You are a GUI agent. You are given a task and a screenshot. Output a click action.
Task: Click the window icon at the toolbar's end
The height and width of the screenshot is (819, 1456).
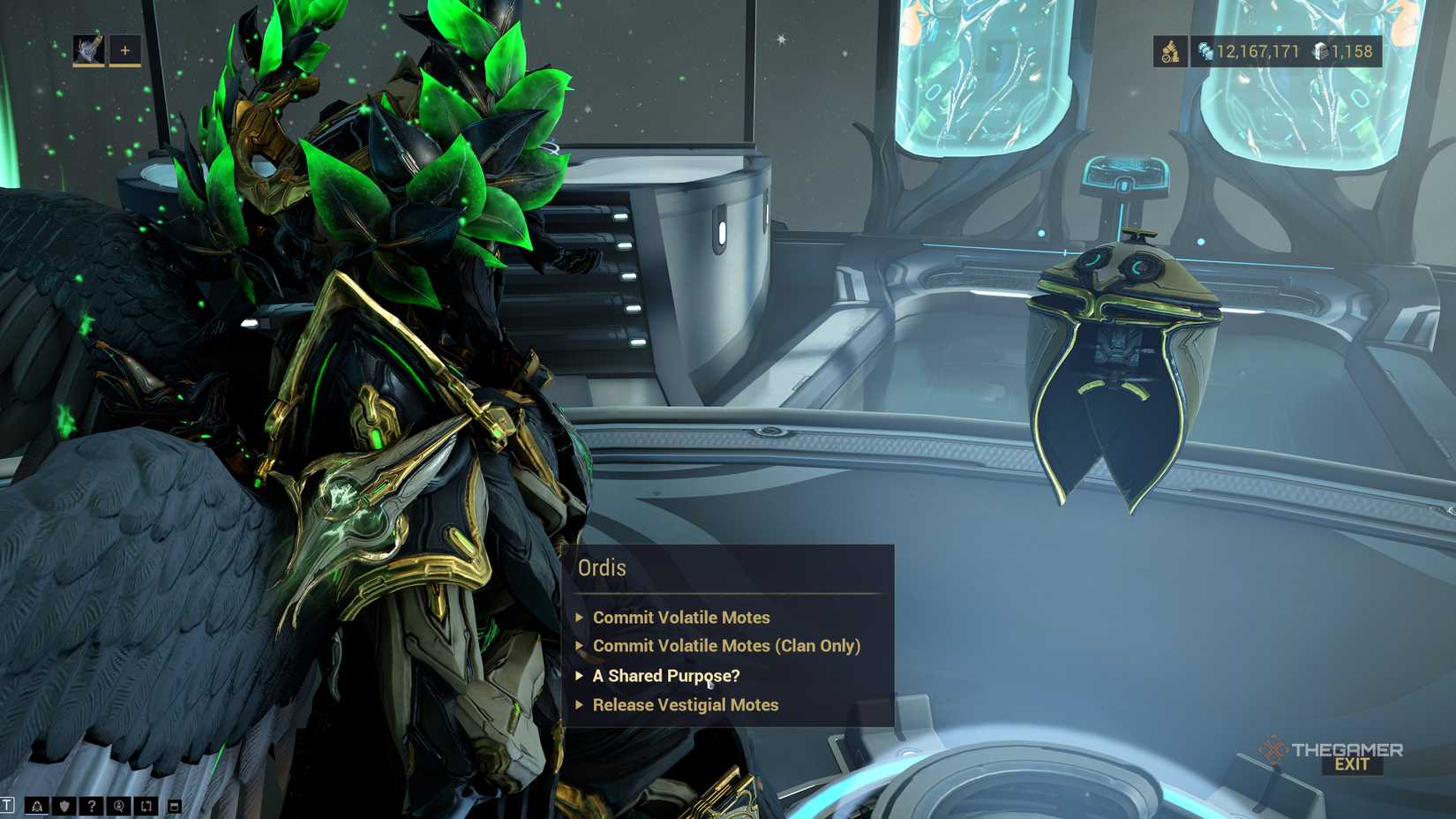point(173,805)
